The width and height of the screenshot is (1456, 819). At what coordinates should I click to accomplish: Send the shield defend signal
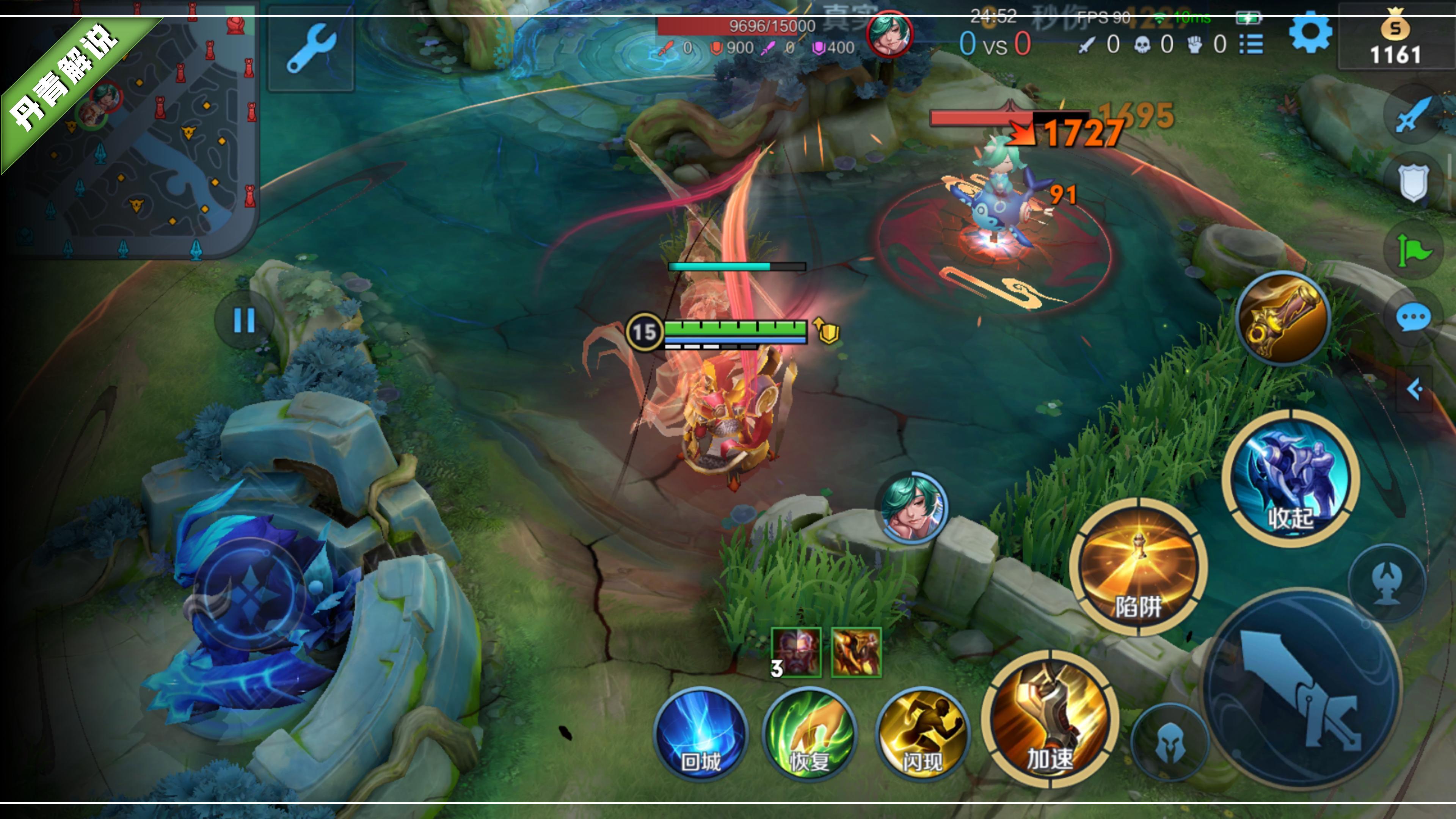1413,182
